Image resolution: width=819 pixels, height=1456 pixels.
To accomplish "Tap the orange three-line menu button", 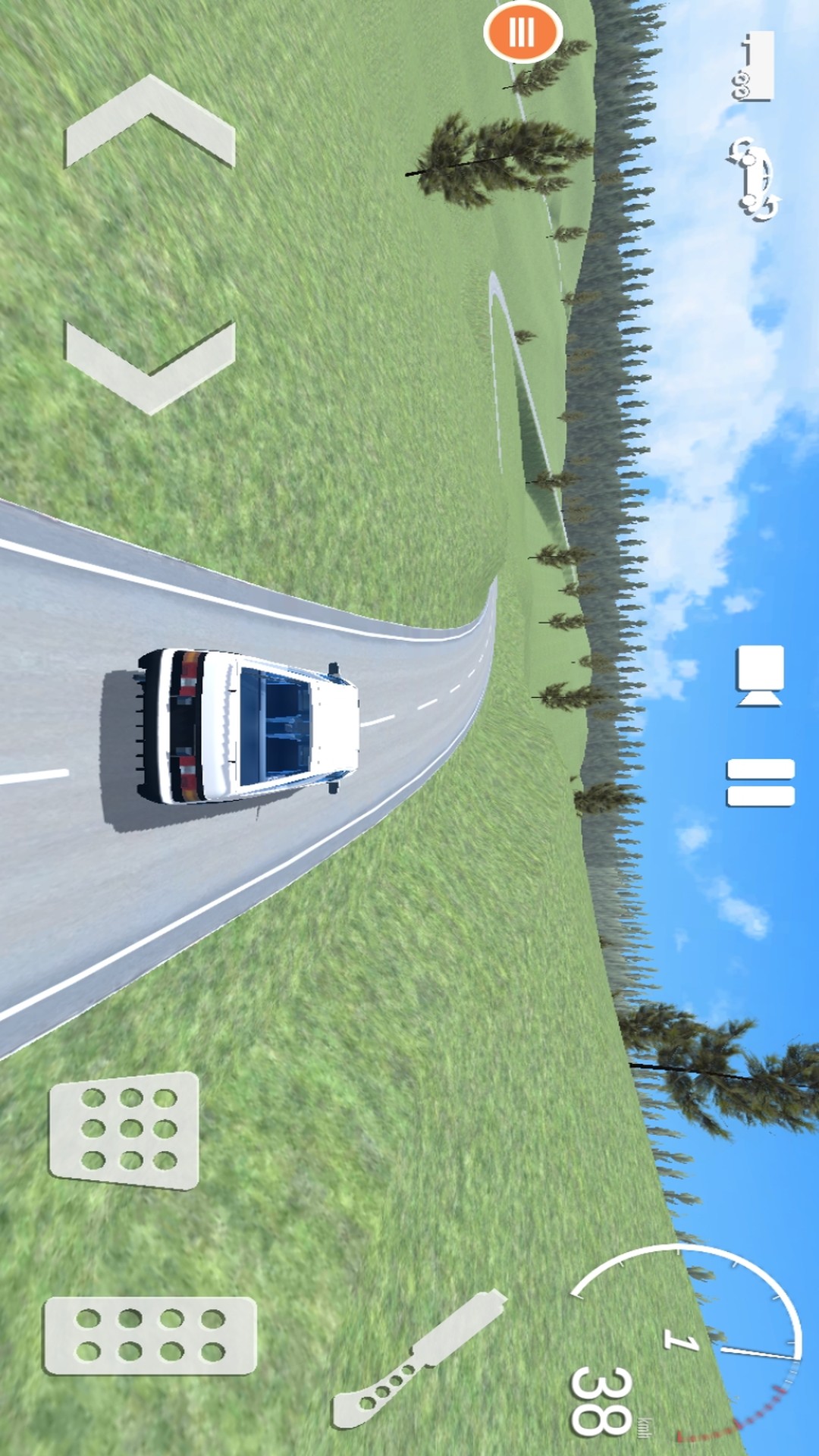I will (522, 32).
